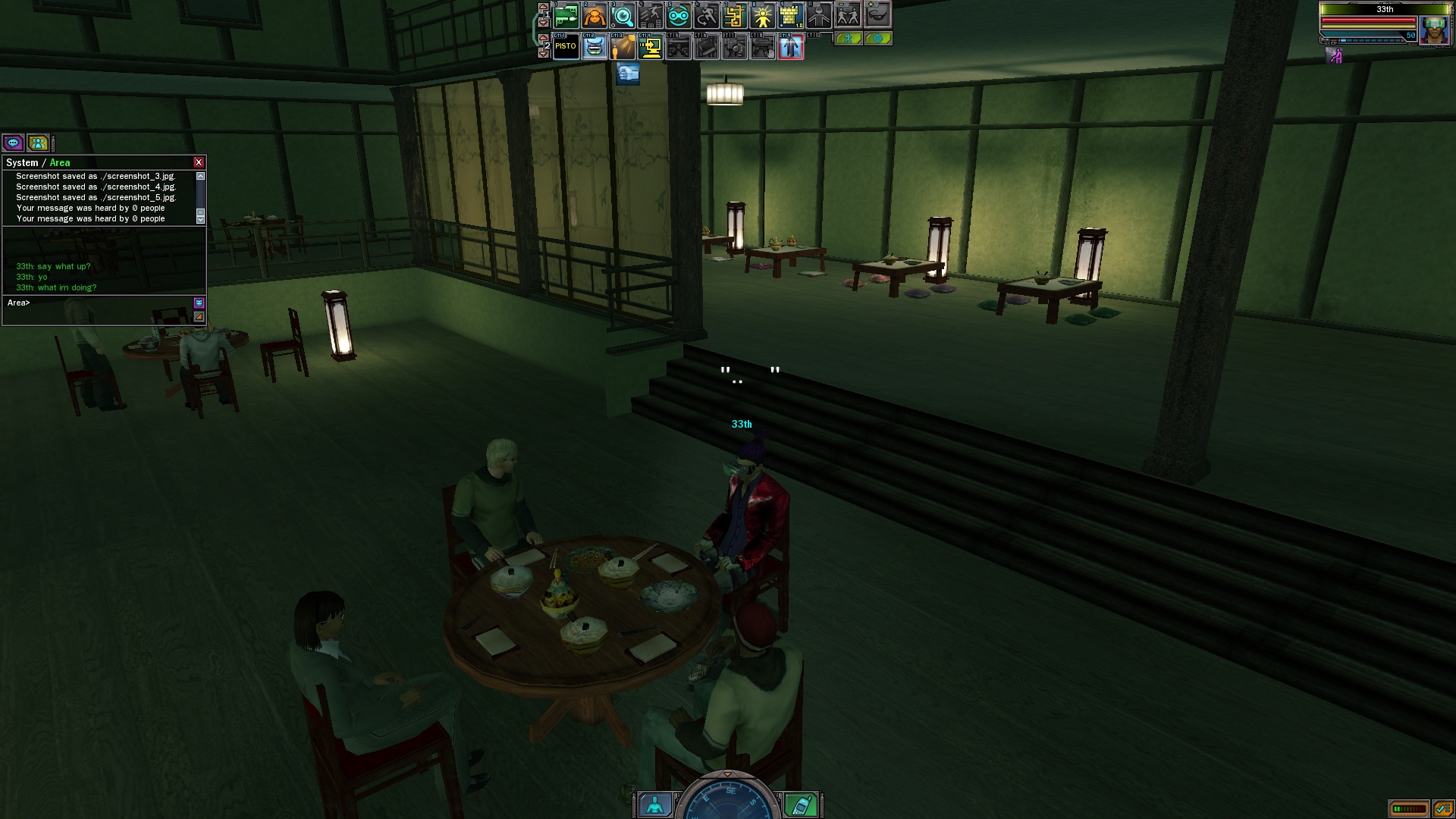Select the cyan goggles face ability
The width and height of the screenshot is (1456, 819).
[x=679, y=15]
